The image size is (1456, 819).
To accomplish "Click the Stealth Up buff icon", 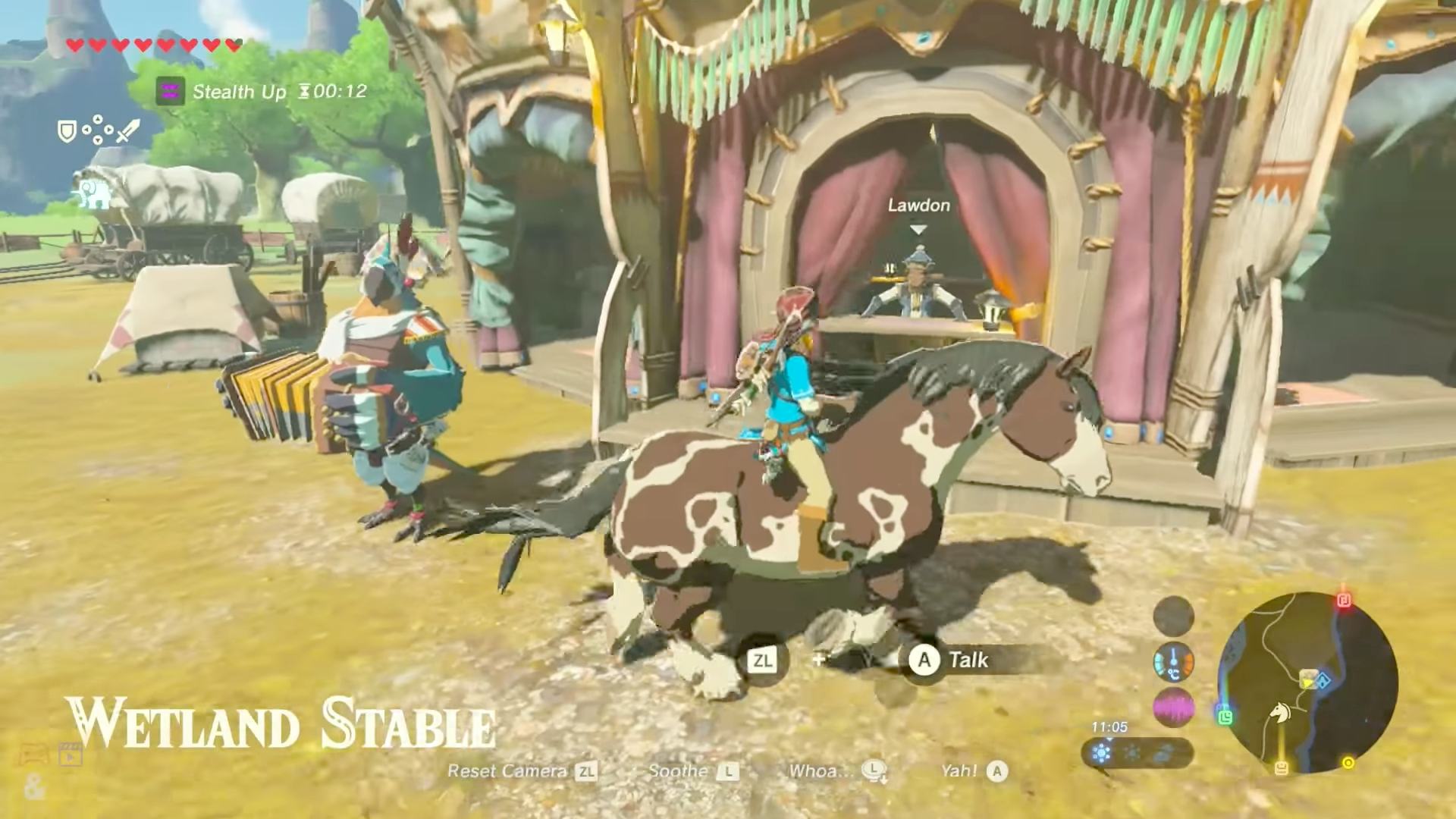I will pos(171,91).
